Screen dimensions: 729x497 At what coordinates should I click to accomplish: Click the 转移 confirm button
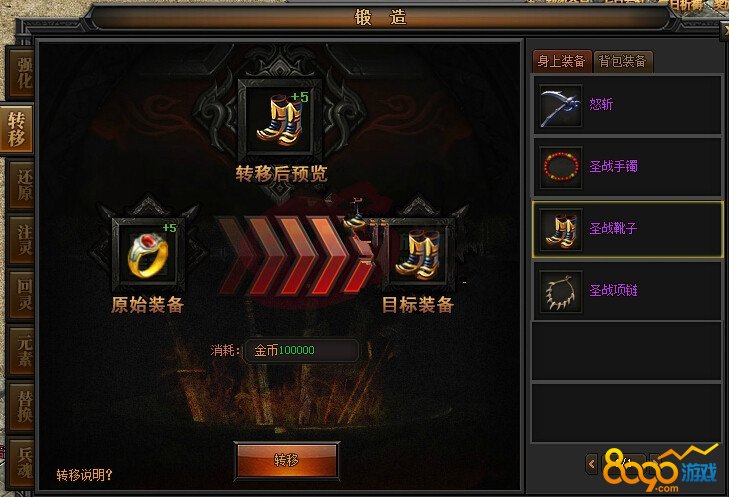tap(285, 461)
